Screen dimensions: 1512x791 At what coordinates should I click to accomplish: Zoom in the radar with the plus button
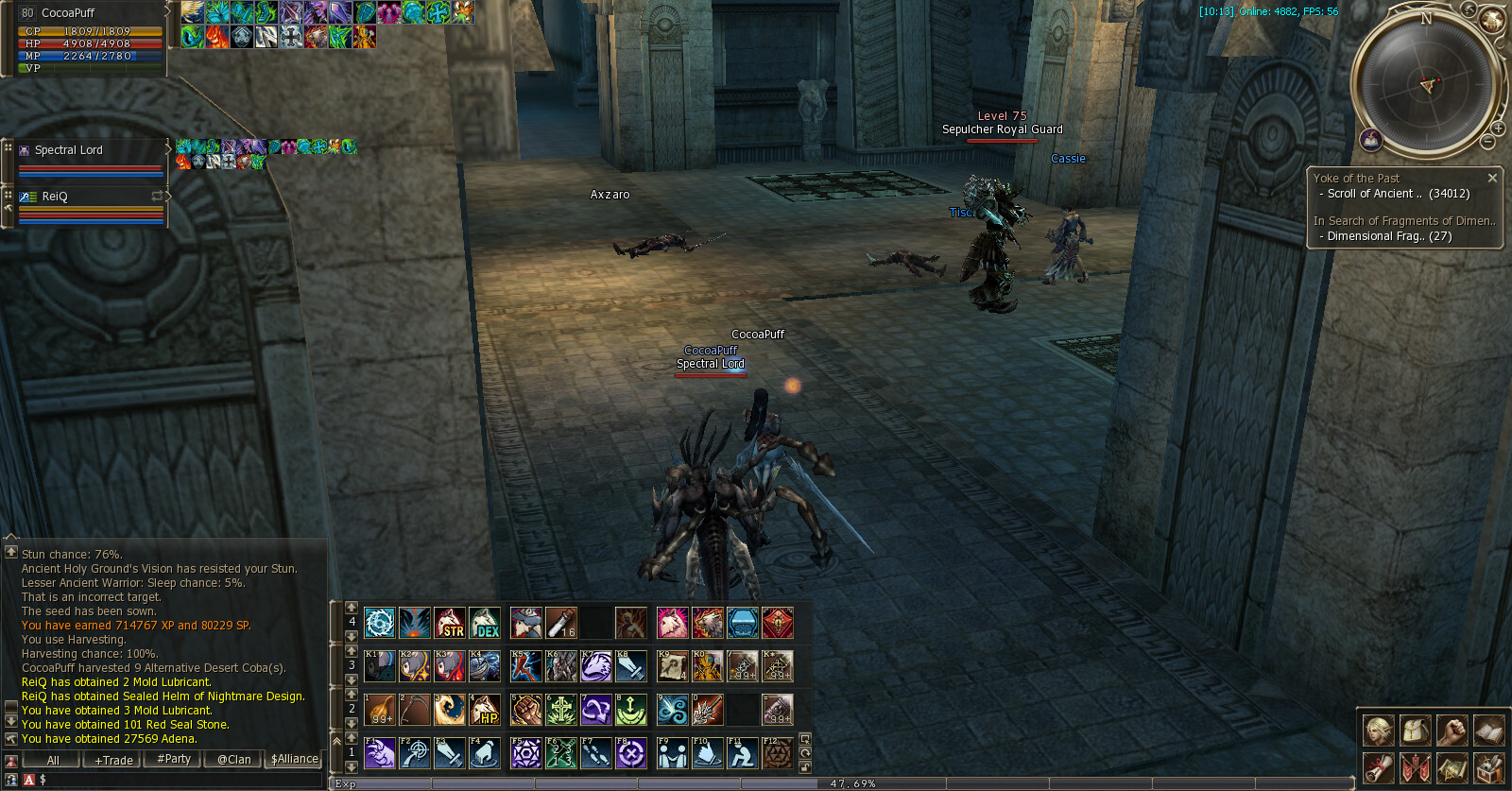(1498, 129)
